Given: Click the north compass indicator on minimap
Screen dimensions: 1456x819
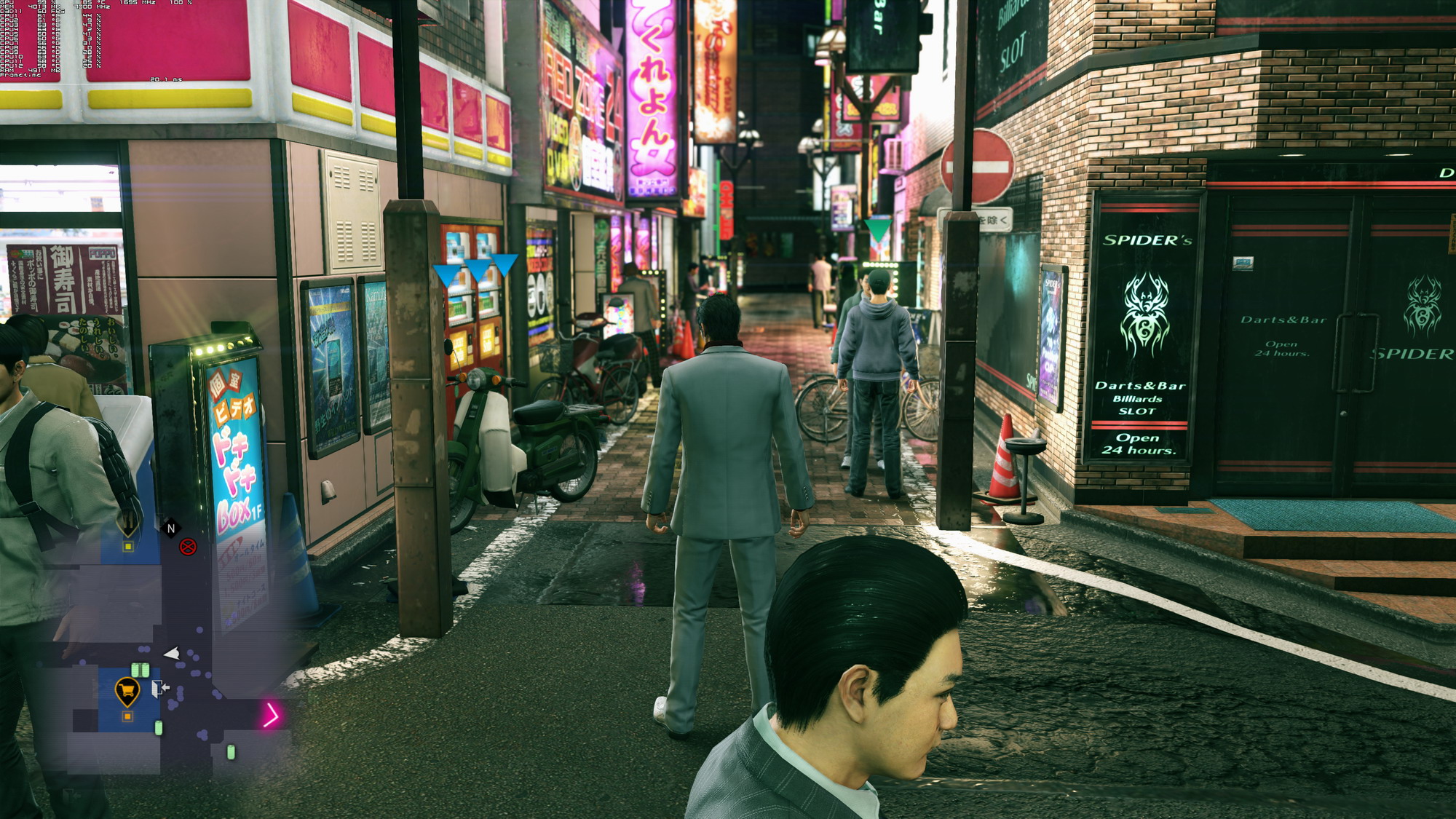Looking at the screenshot, I should coord(171,529).
